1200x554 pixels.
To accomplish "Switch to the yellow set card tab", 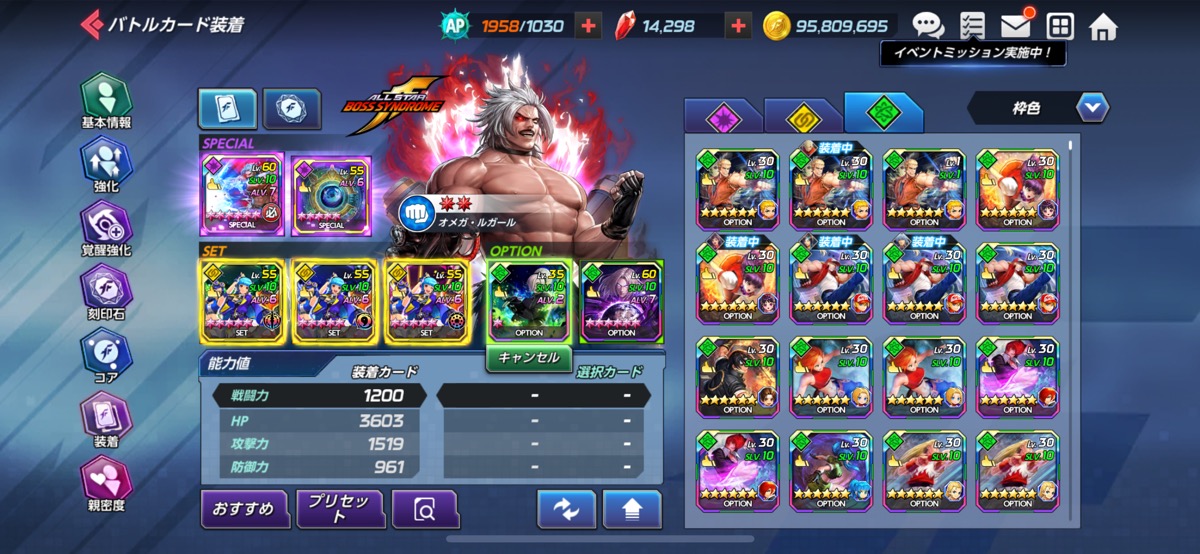I will [x=800, y=118].
